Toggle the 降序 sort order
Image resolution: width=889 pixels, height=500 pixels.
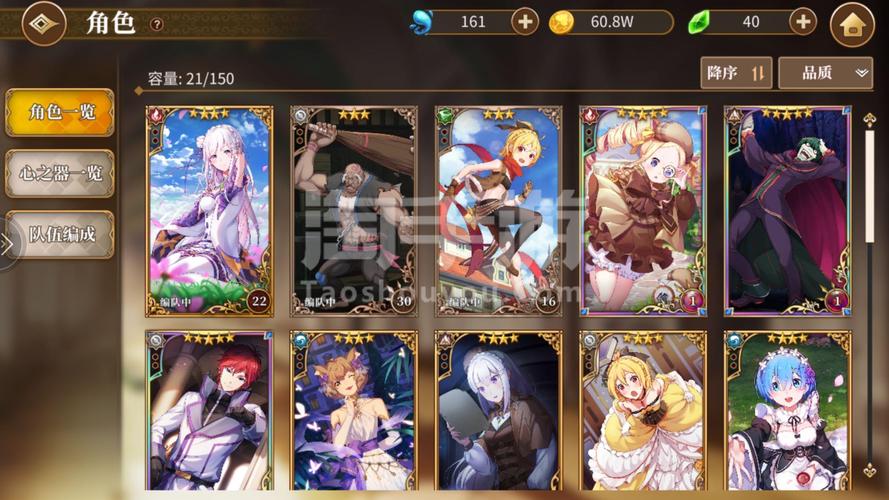tap(736, 72)
